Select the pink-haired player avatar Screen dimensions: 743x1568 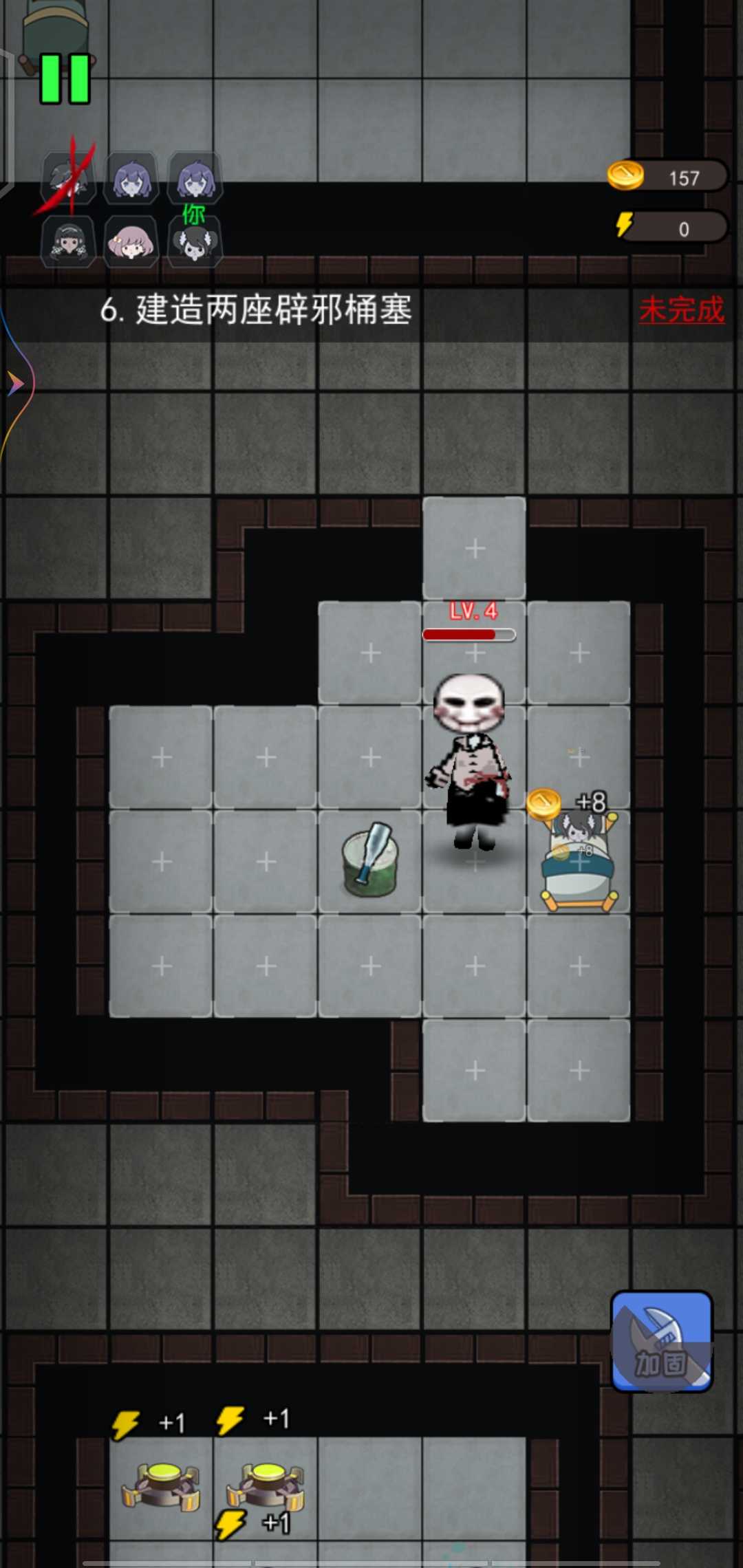coord(131,242)
